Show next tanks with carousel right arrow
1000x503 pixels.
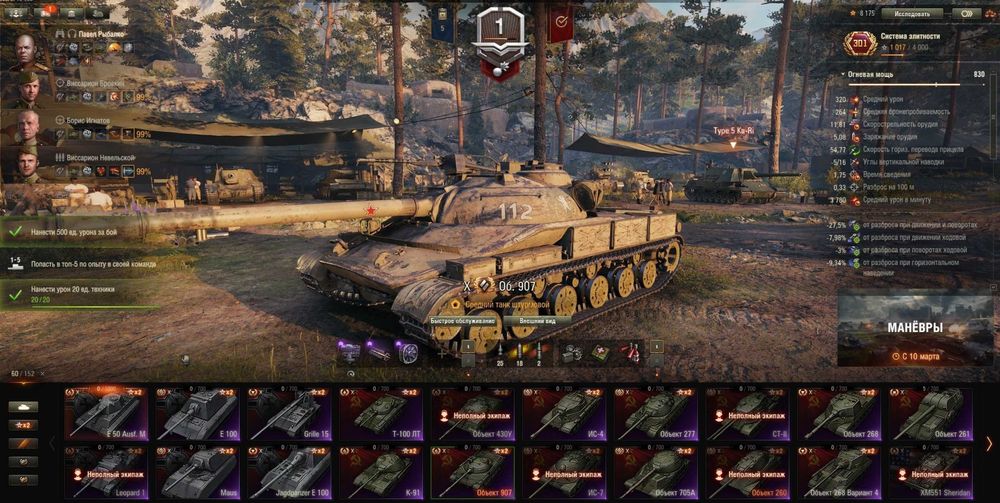989,443
